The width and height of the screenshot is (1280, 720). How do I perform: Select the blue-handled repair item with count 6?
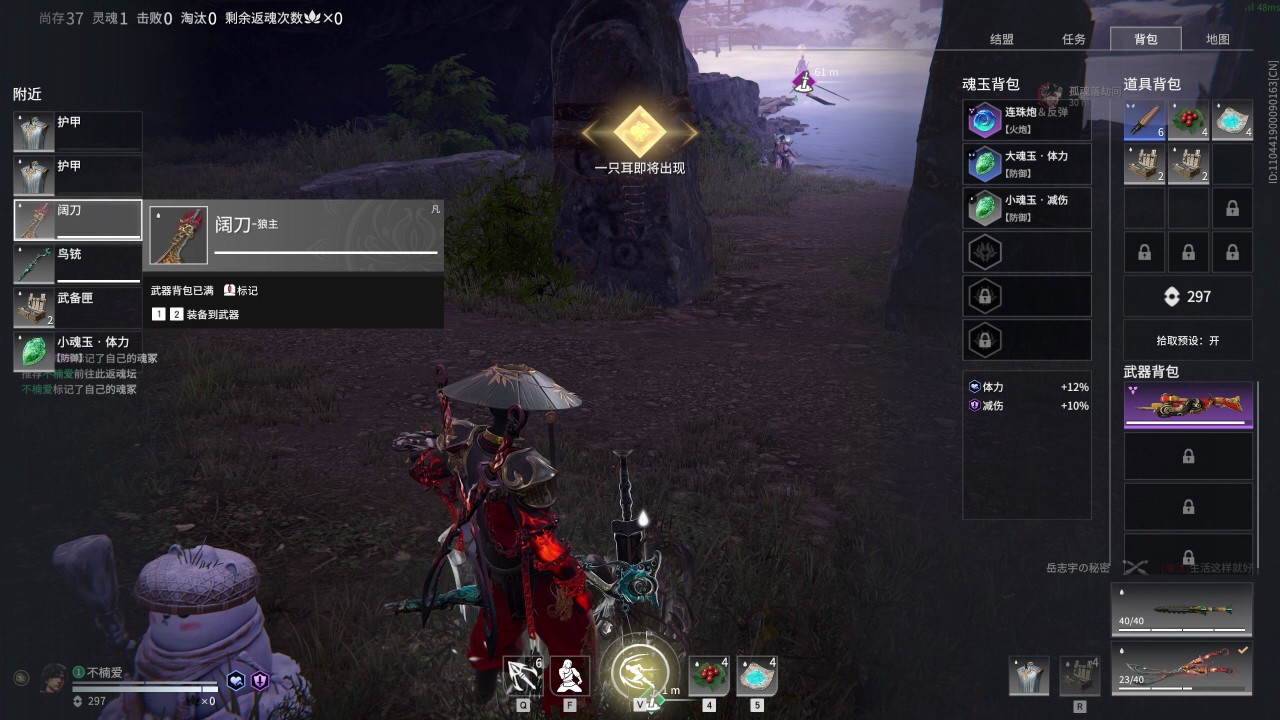[1144, 120]
